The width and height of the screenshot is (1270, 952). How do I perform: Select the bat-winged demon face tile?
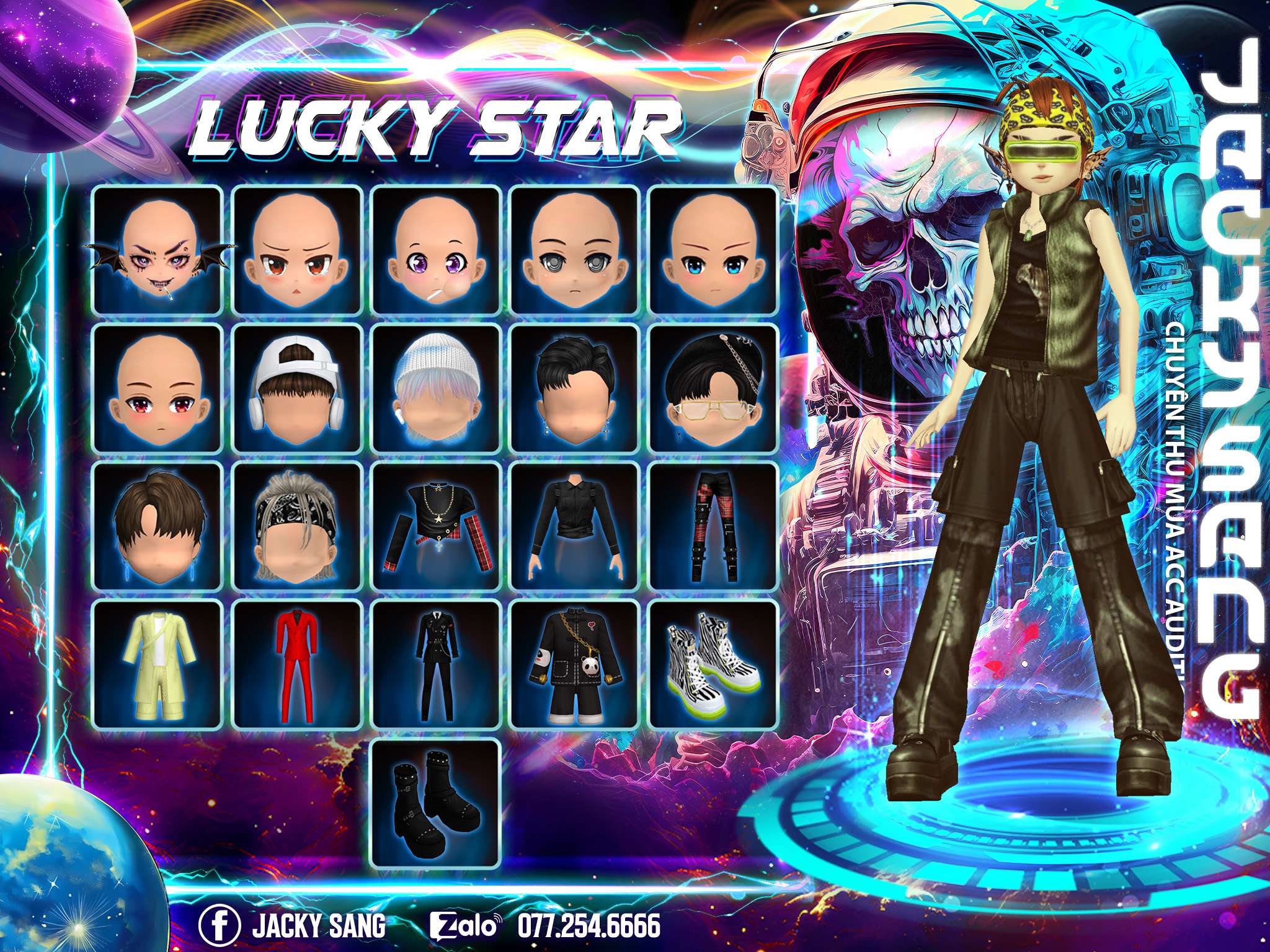pyautogui.click(x=157, y=251)
